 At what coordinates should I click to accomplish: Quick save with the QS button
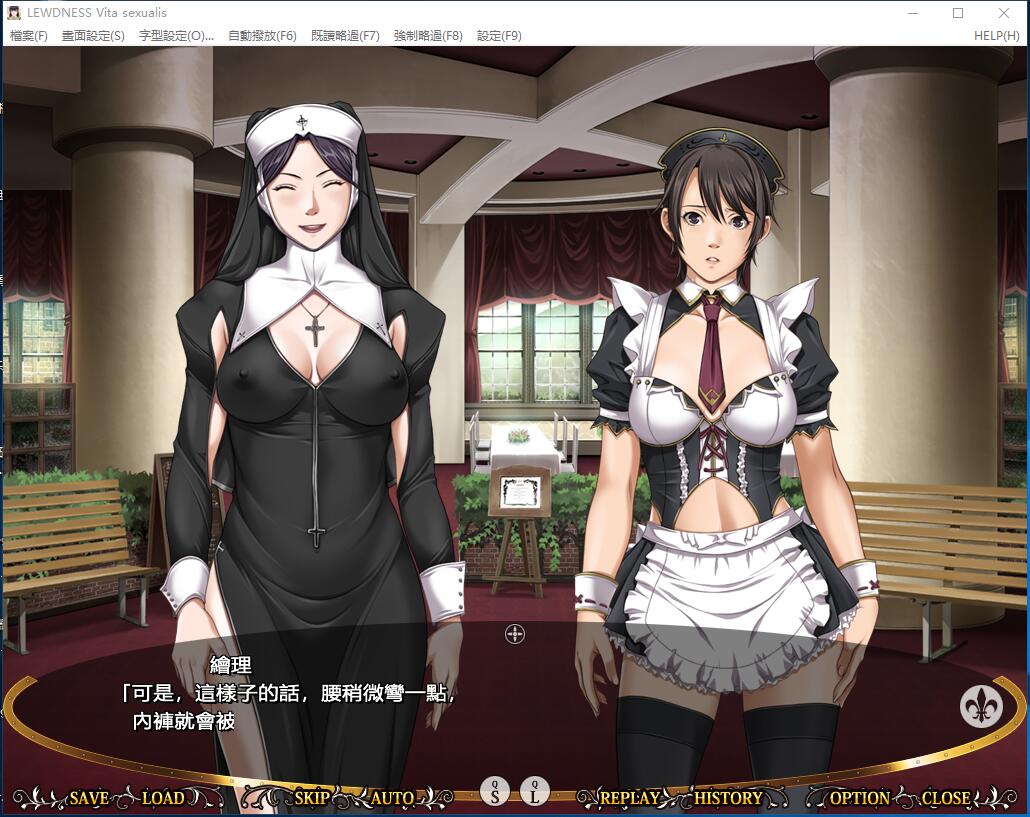495,791
